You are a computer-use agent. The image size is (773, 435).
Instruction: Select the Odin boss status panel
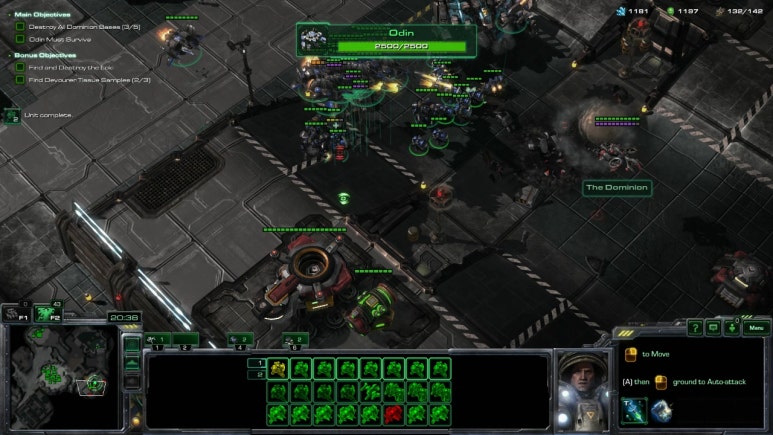pos(385,40)
